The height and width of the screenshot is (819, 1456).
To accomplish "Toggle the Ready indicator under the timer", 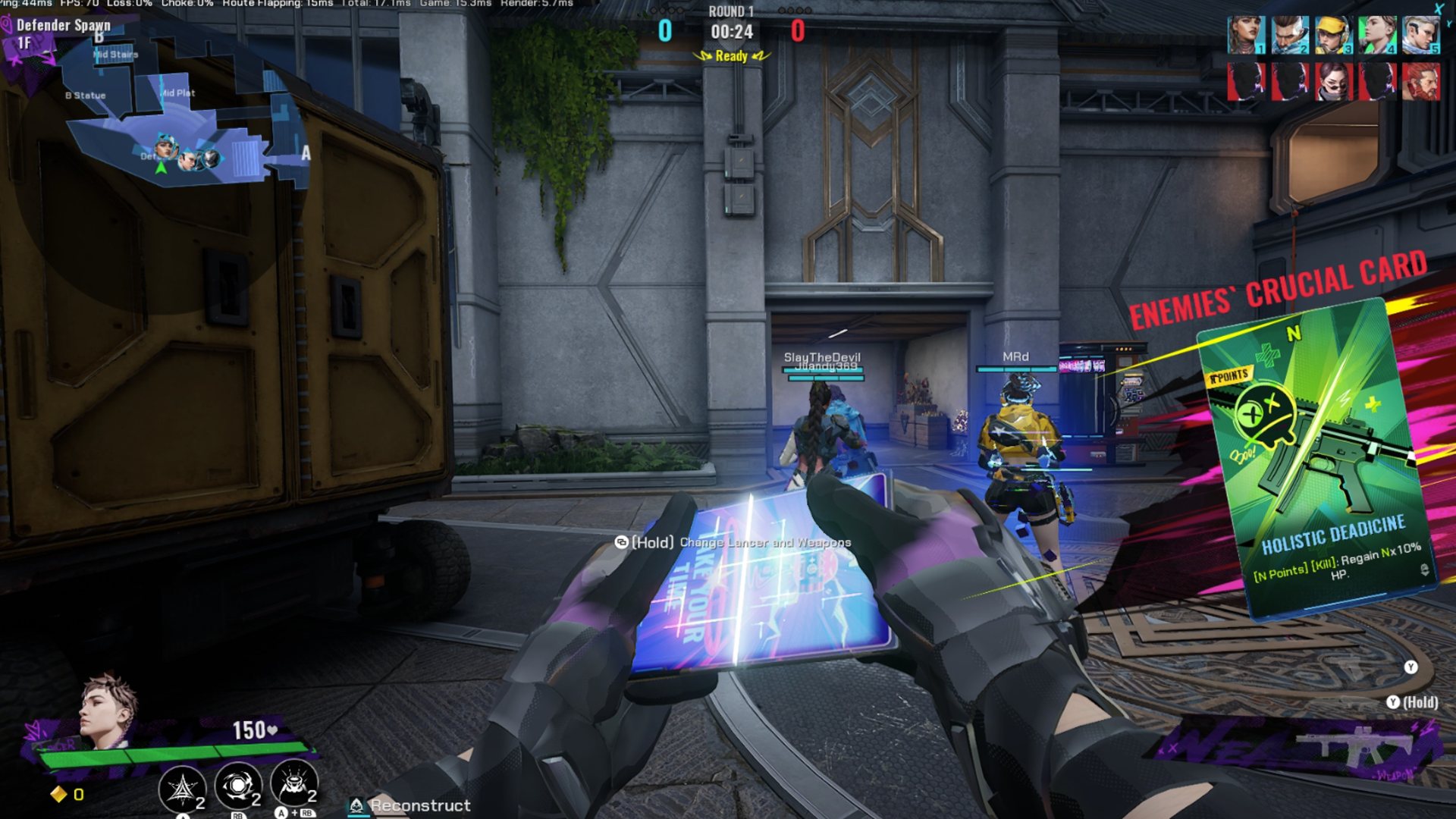I will [730, 57].
